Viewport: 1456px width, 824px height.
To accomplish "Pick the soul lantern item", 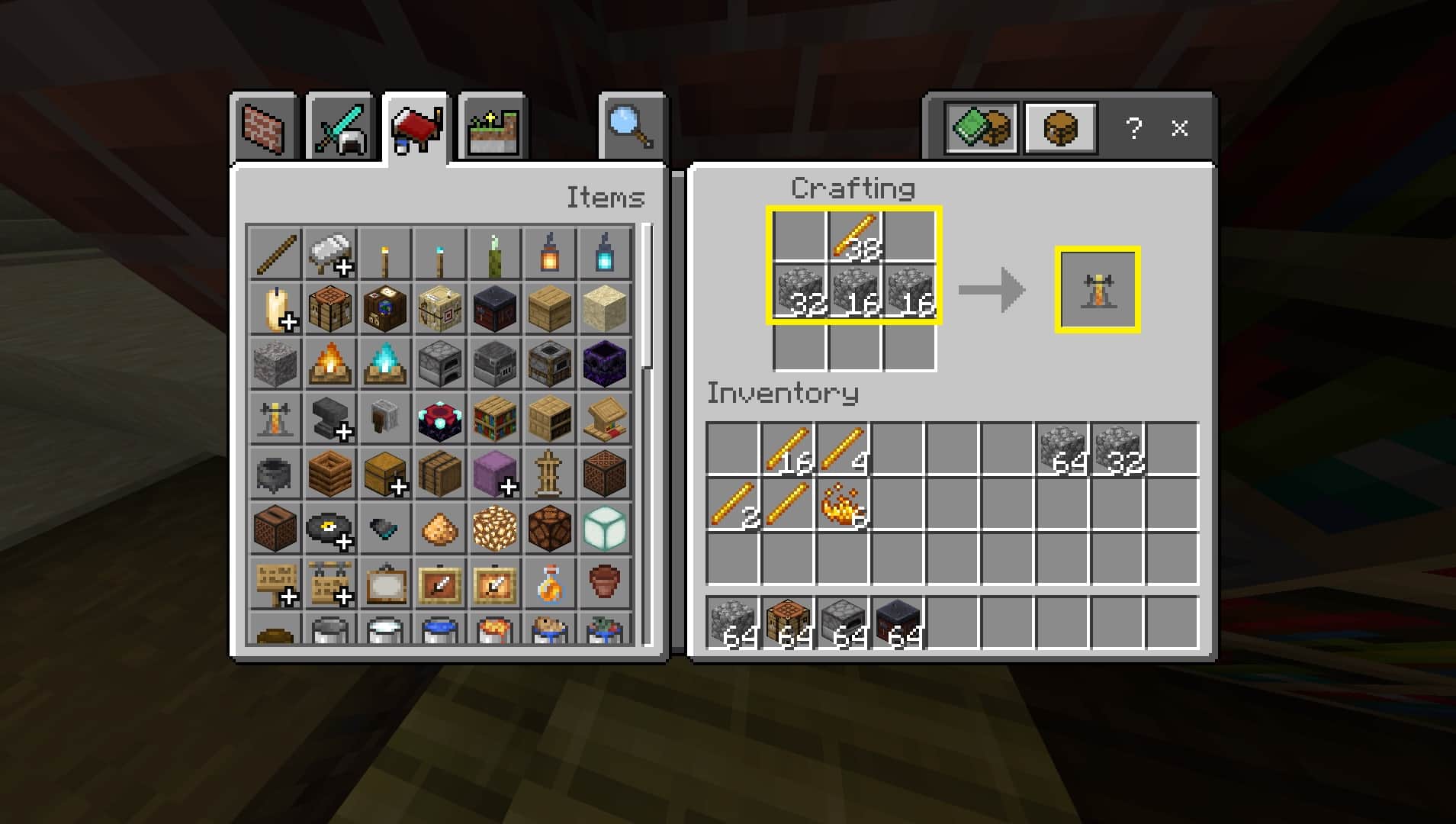I will point(605,252).
